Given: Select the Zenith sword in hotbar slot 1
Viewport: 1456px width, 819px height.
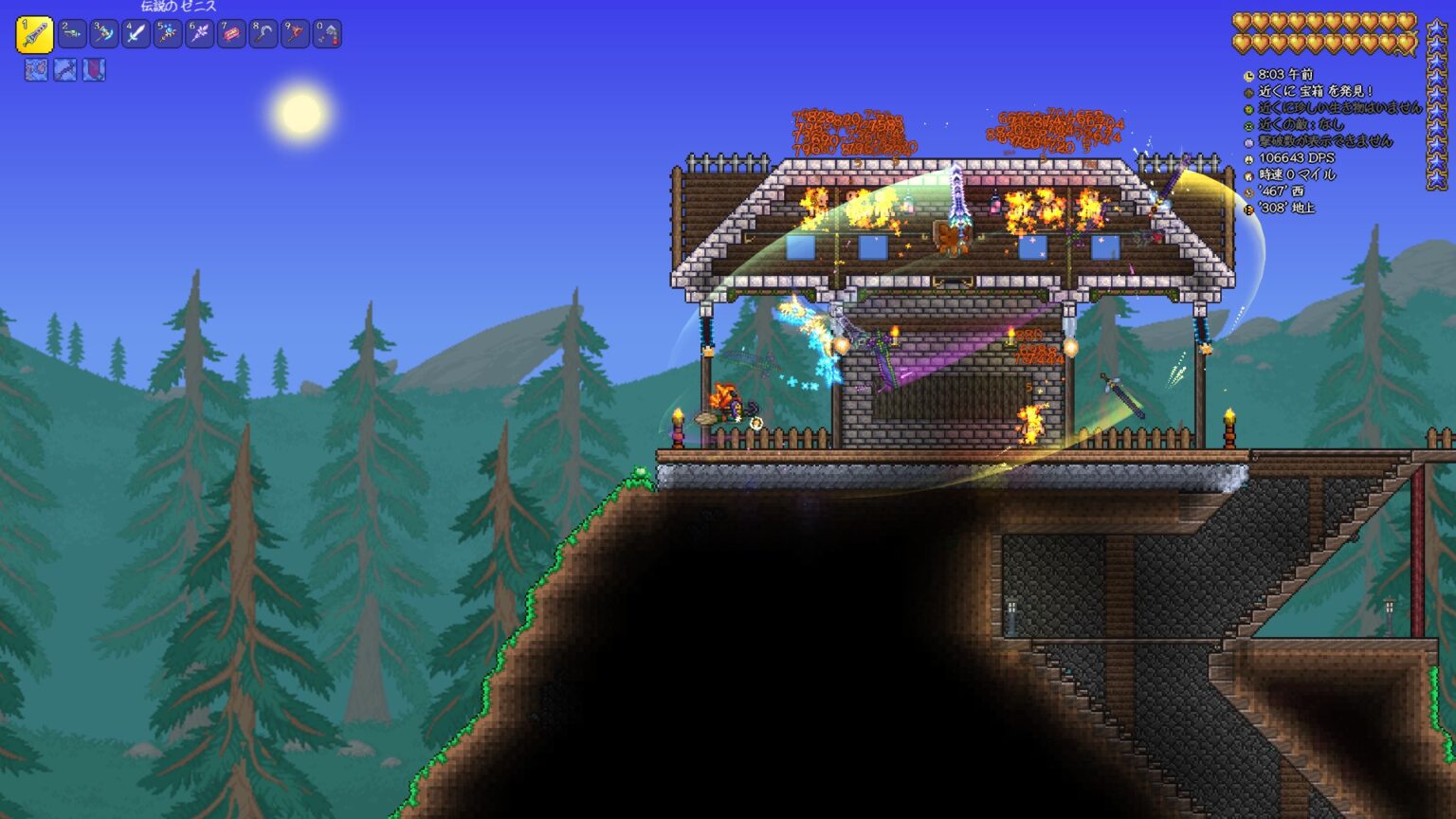Looking at the screenshot, I should (x=34, y=35).
